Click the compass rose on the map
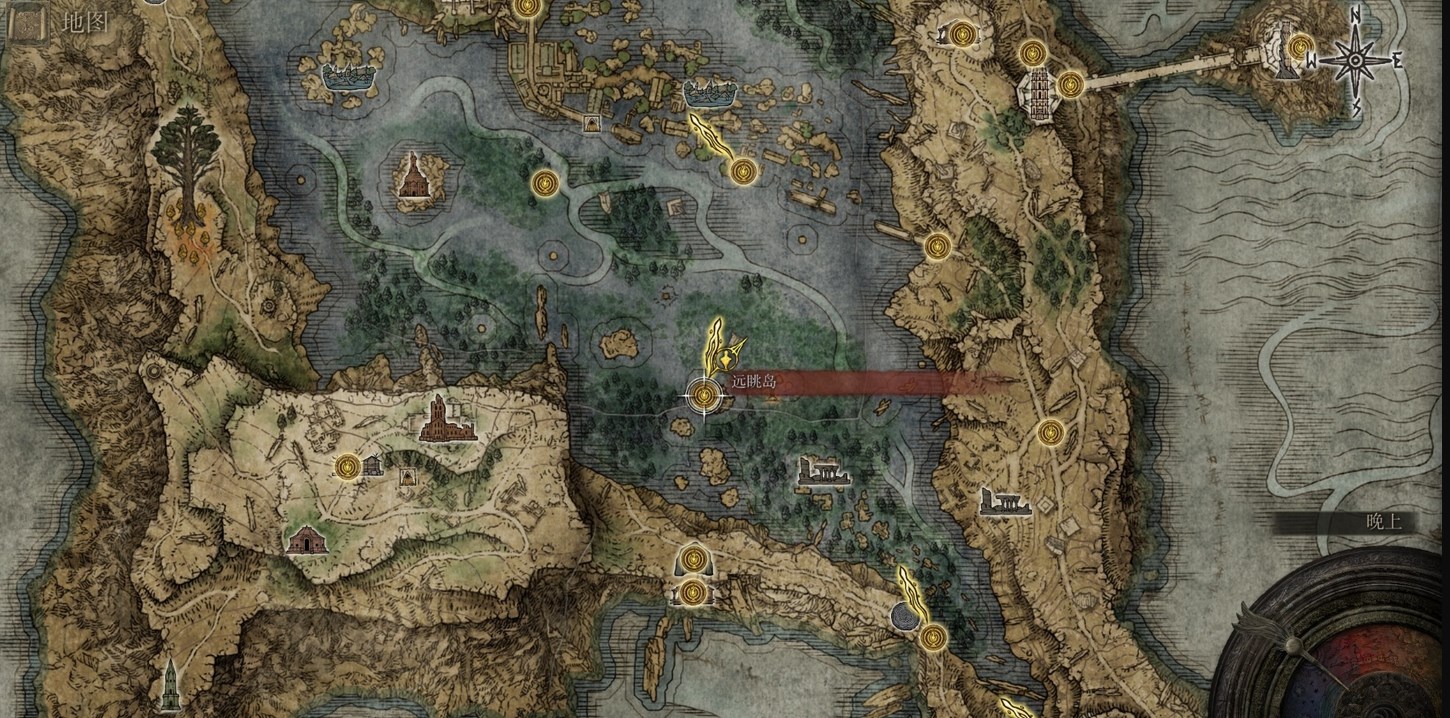The width and height of the screenshot is (1450, 718). [1356, 60]
